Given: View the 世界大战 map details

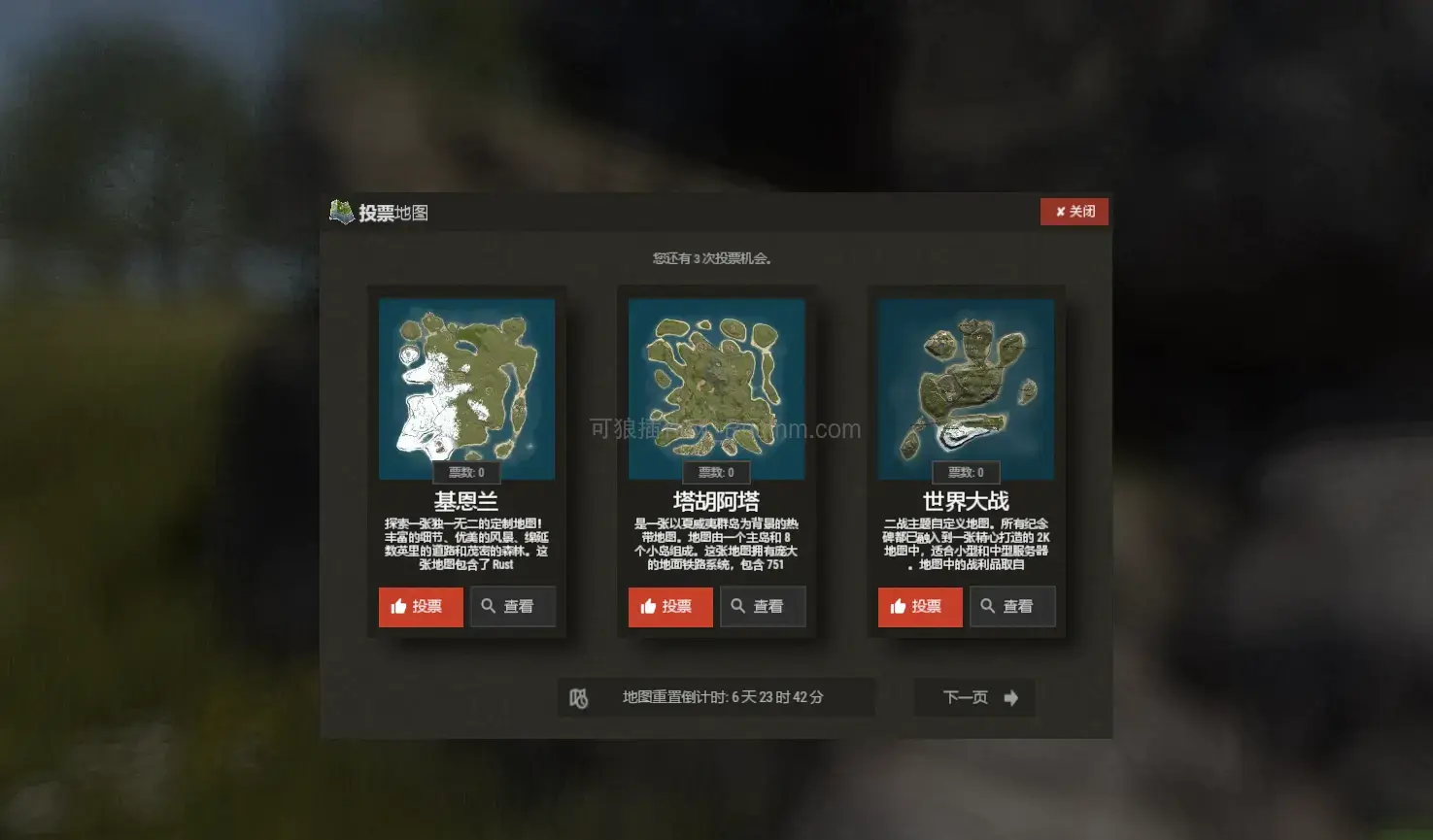Looking at the screenshot, I should (x=1011, y=607).
